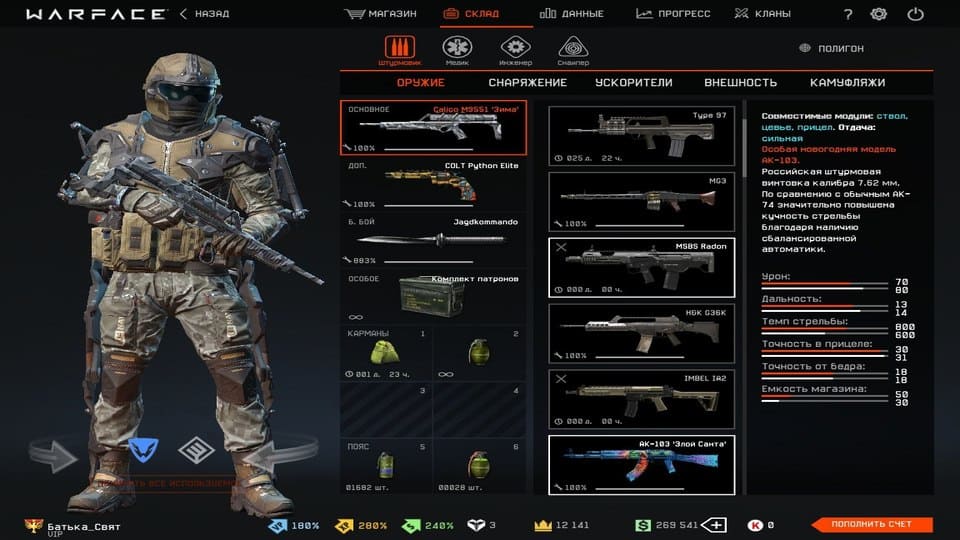The width and height of the screenshot is (960, 540).
Task: Select the Медик class
Action: pyautogui.click(x=457, y=50)
